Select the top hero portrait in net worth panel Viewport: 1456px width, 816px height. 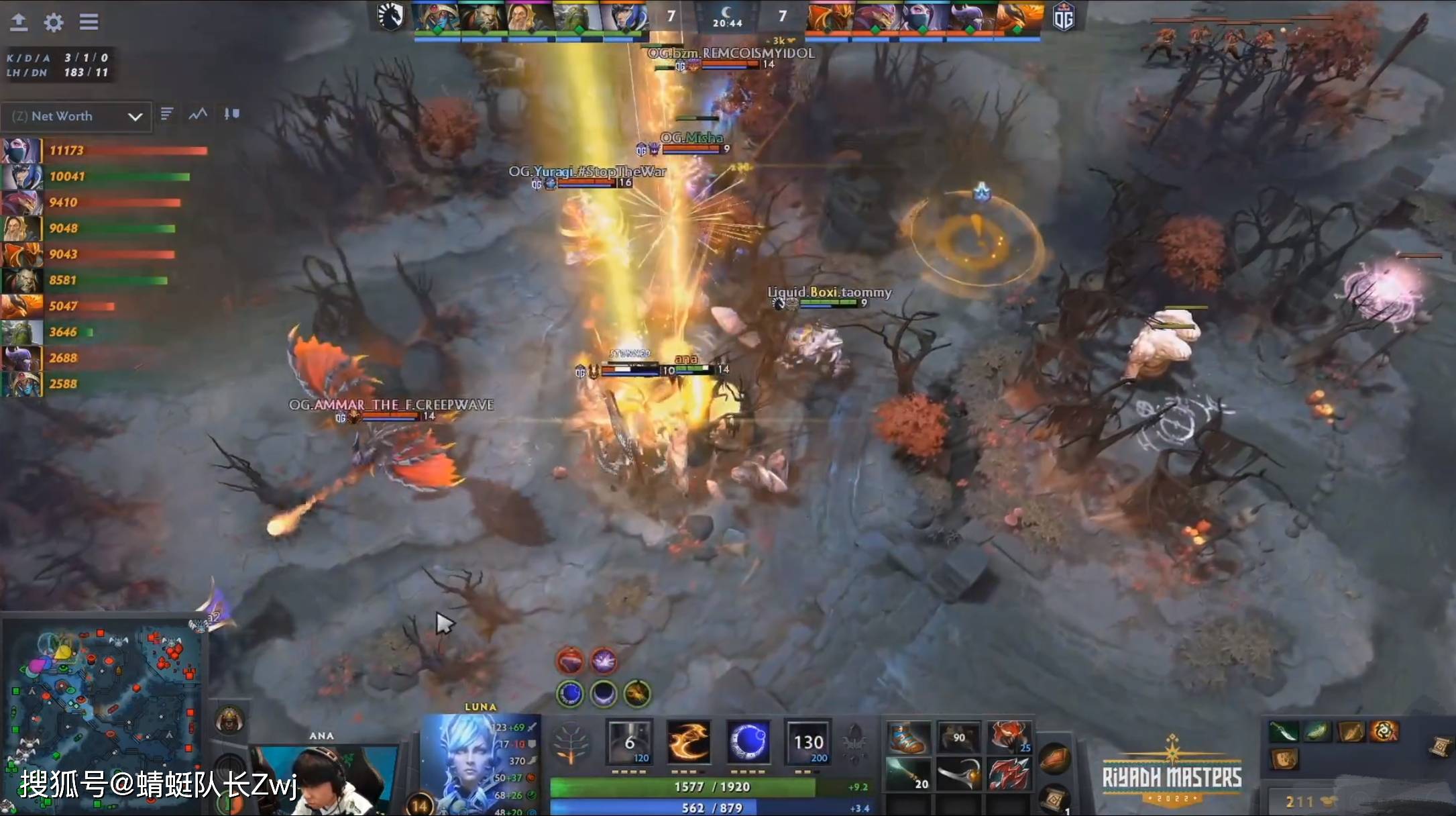tap(22, 150)
